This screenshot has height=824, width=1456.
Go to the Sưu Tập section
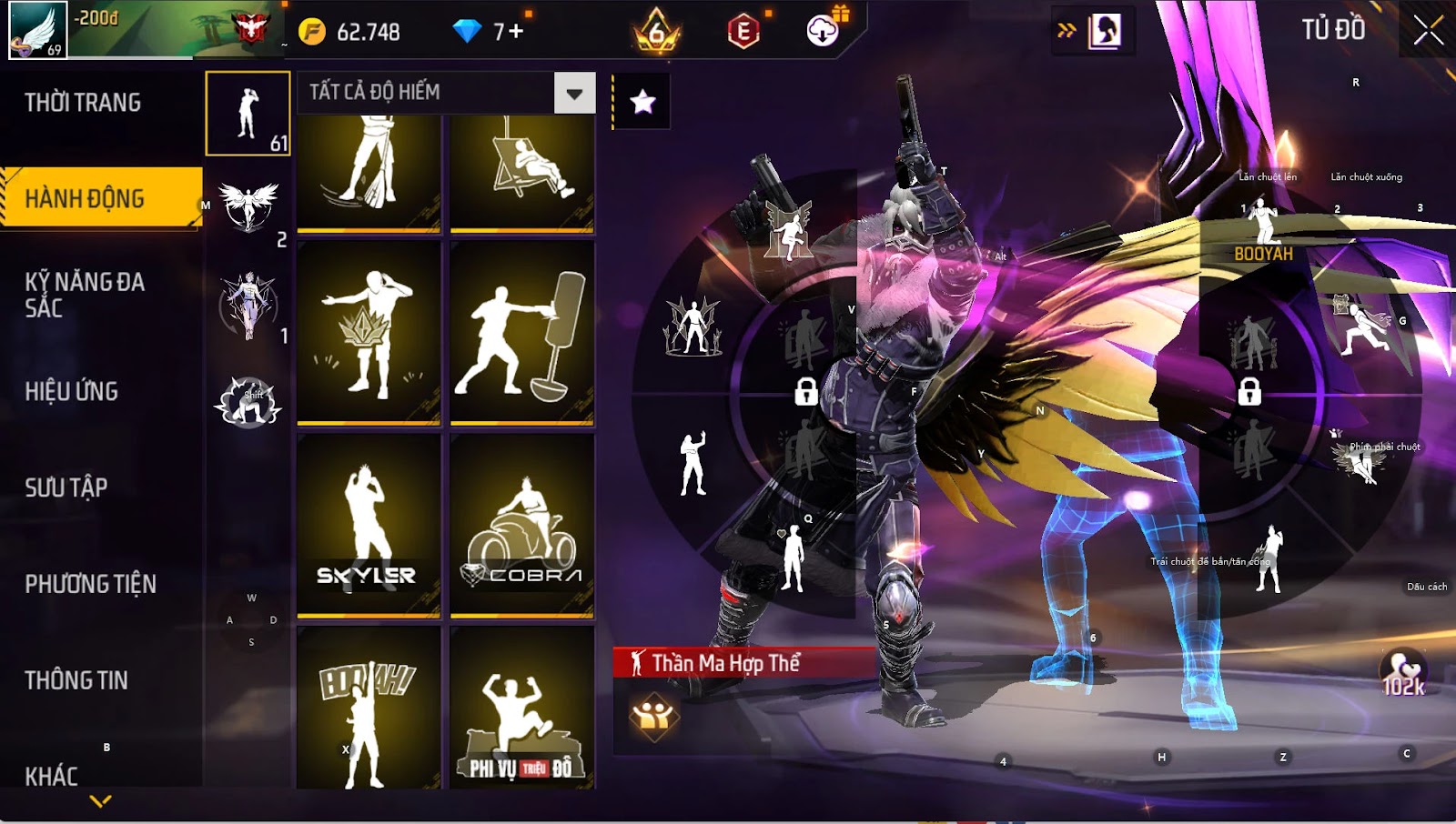66,487
